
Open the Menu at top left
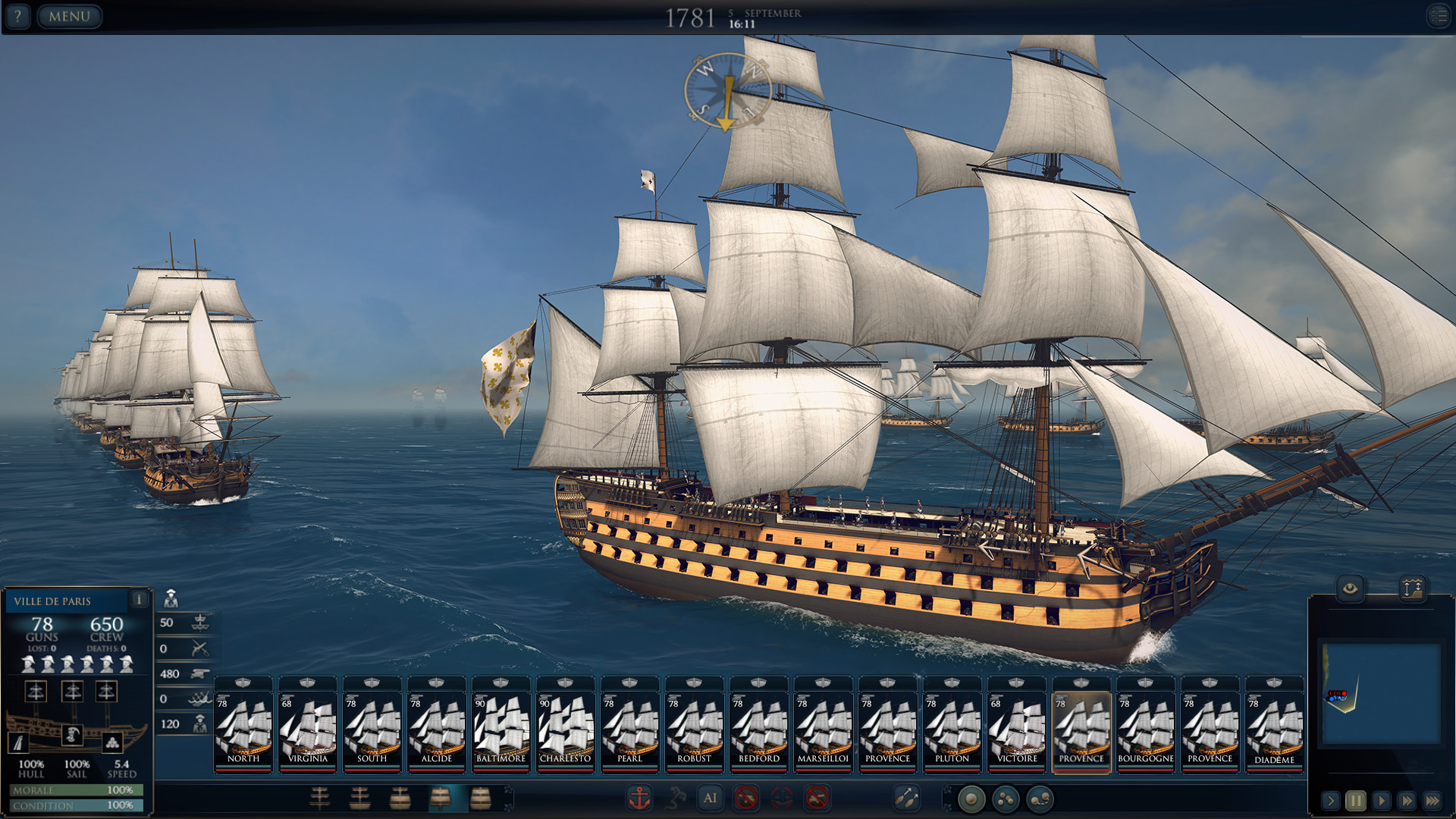69,16
